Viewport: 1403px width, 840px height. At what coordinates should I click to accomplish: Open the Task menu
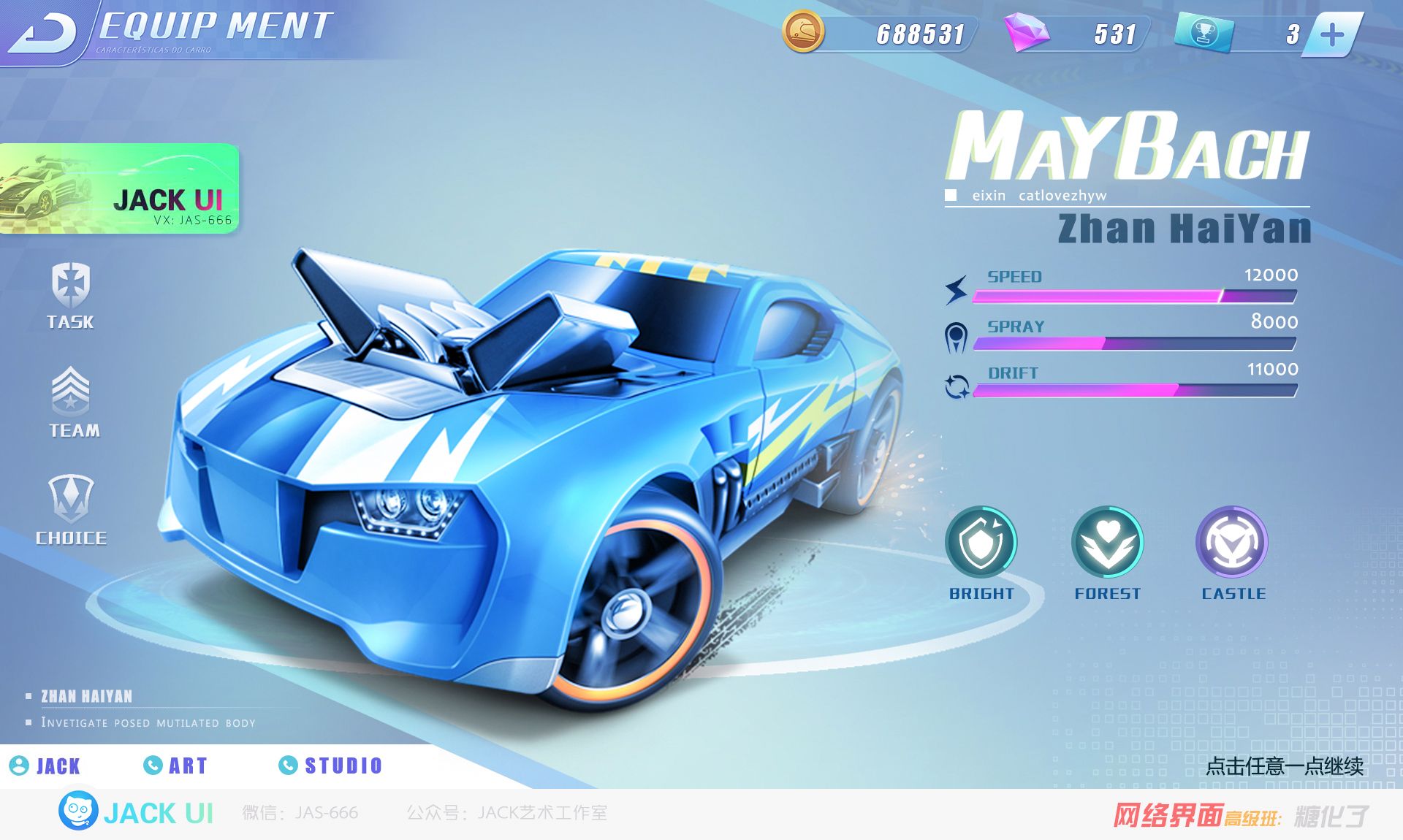70,296
